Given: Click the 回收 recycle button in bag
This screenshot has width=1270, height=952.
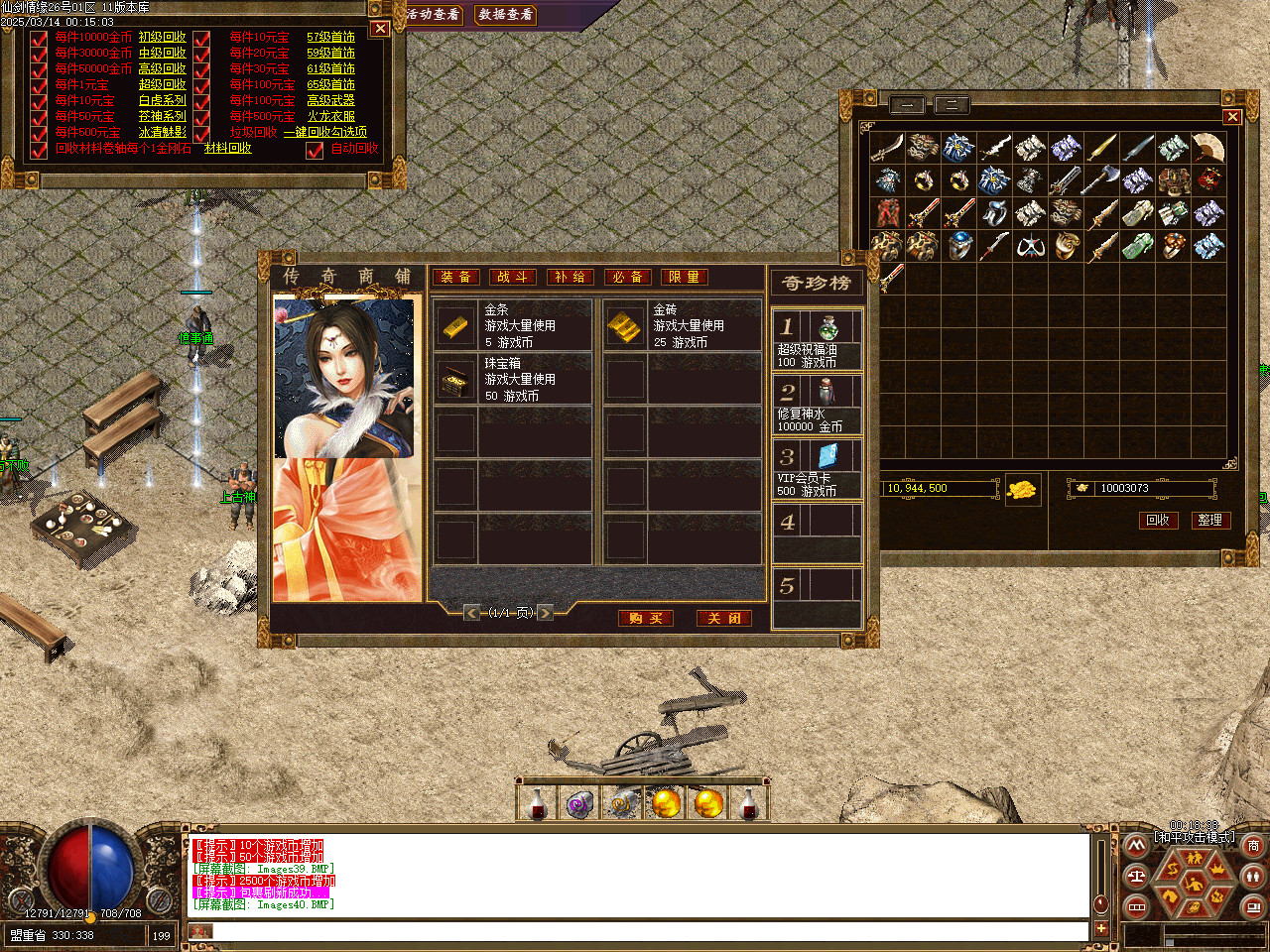Looking at the screenshot, I should point(1158,520).
